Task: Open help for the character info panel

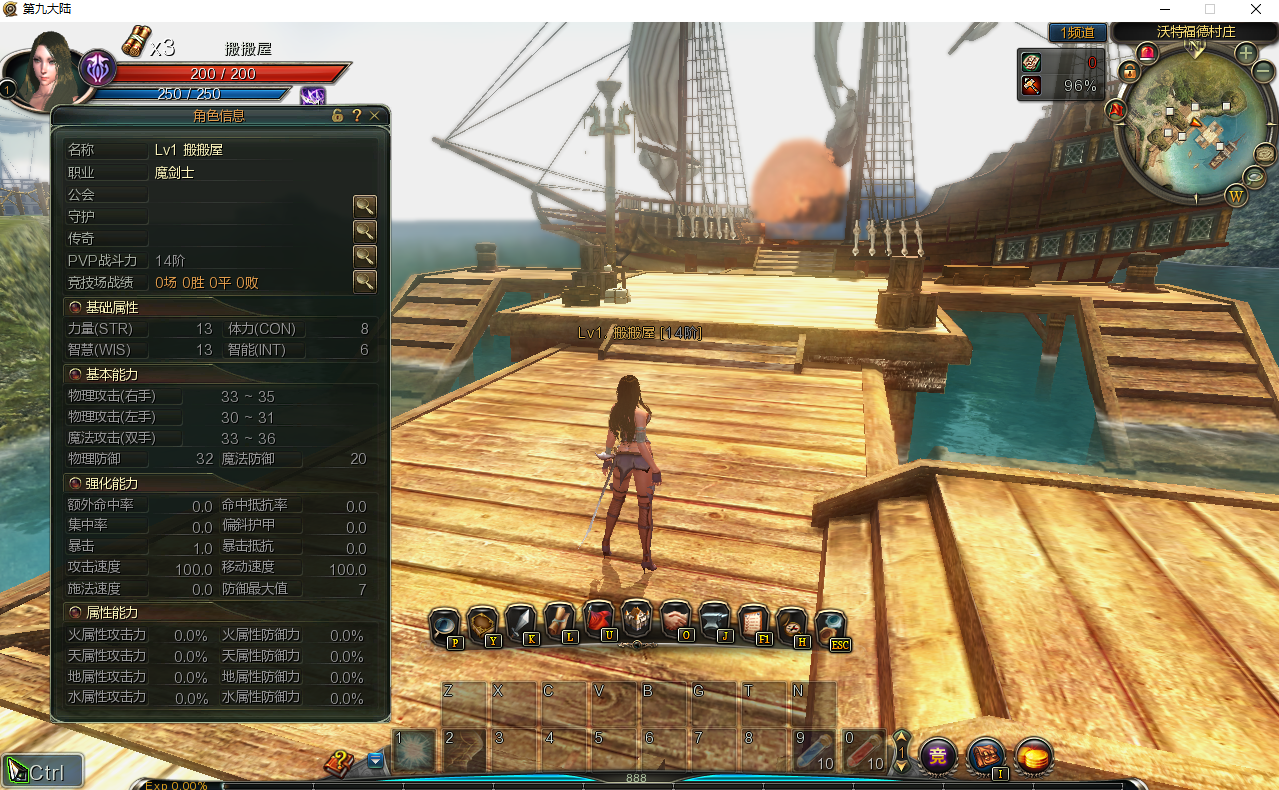Action: pyautogui.click(x=356, y=116)
